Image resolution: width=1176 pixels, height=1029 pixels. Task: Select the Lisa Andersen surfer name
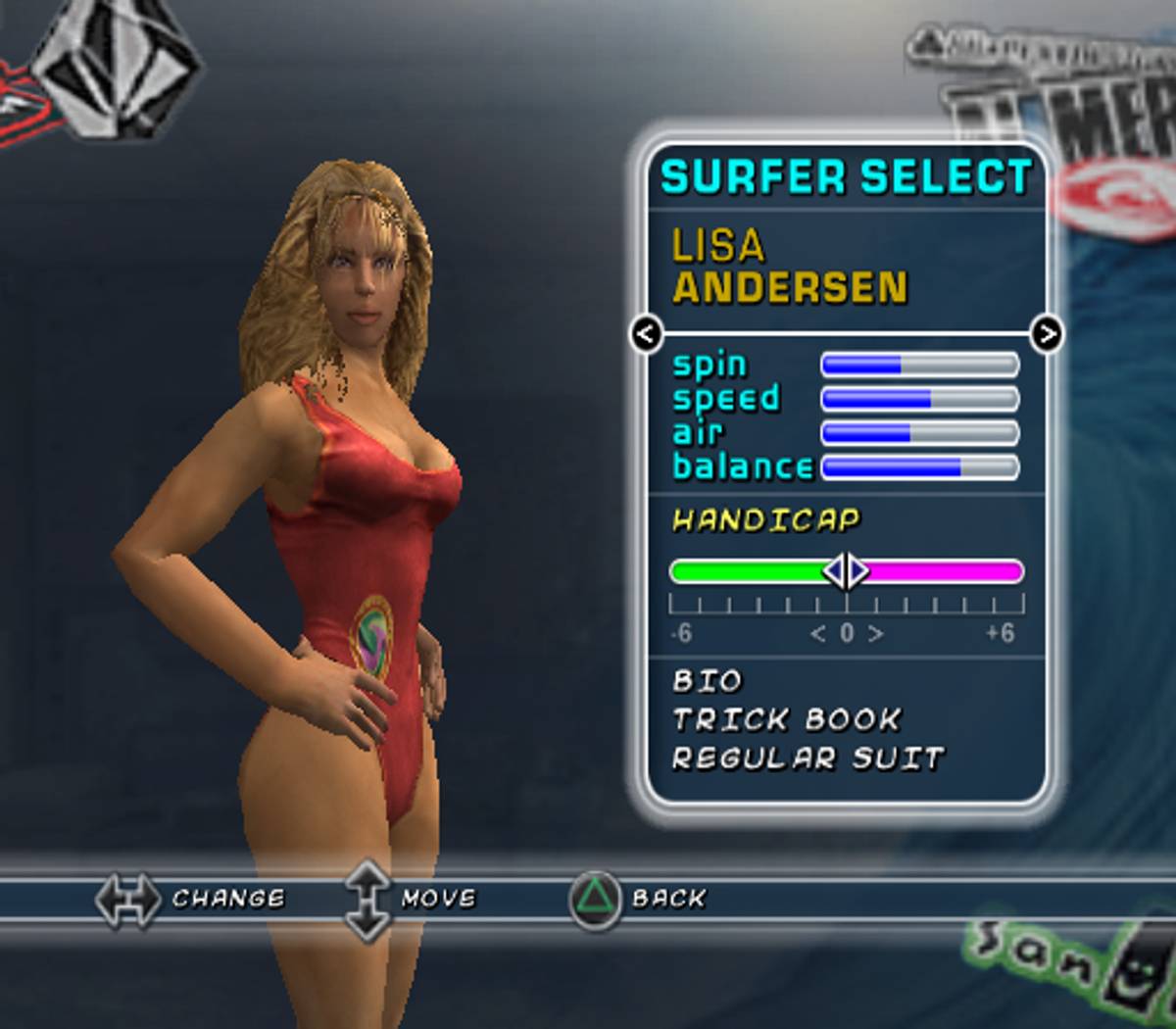pyautogui.click(x=790, y=267)
